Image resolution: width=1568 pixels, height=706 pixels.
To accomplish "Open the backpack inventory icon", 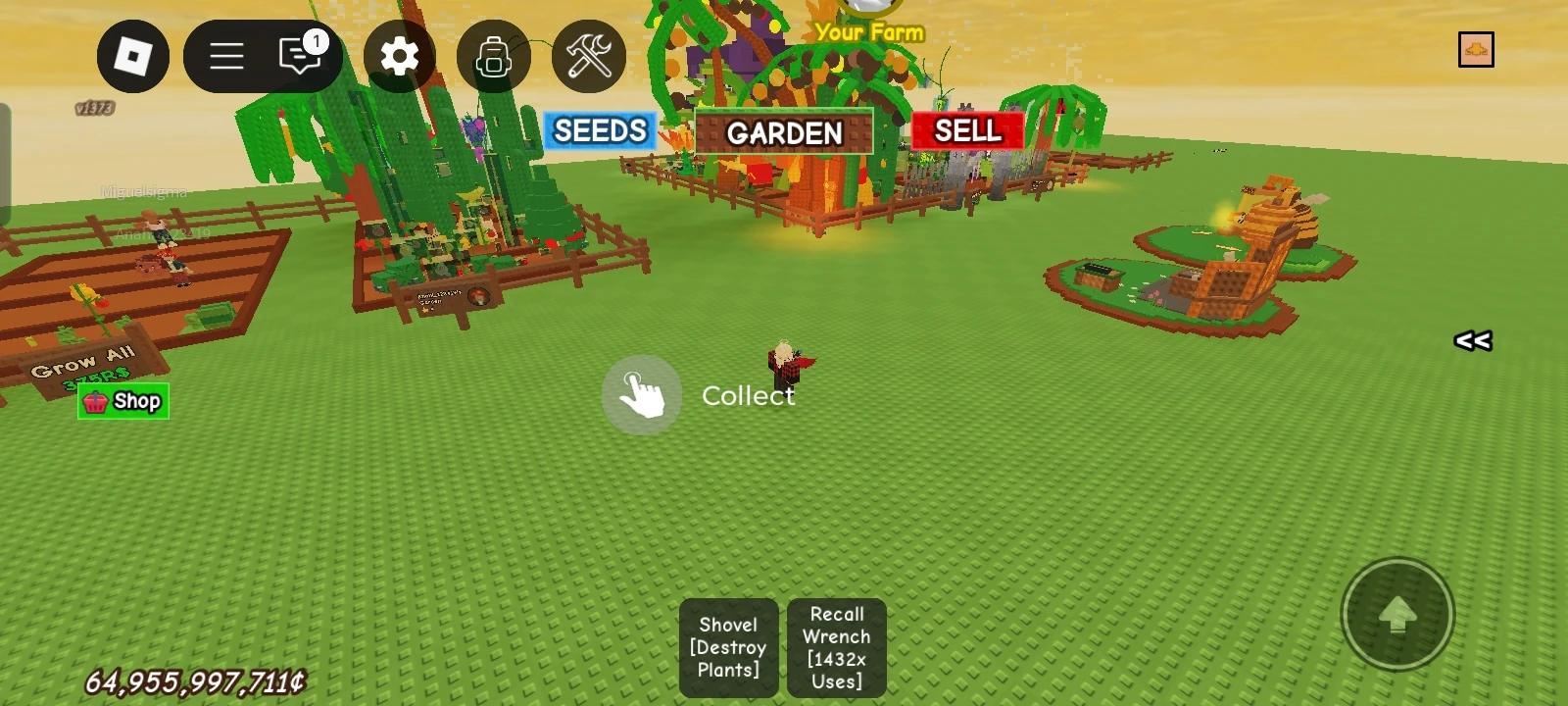I will [x=493, y=57].
